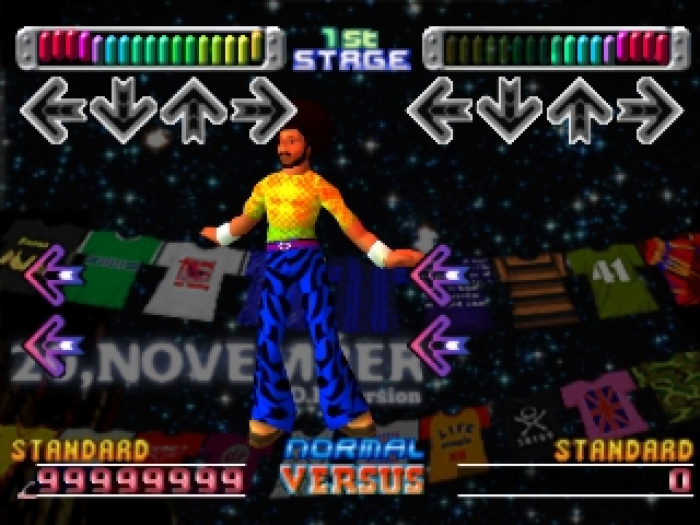700x525 pixels.
Task: Select player one's gray up receptor arrow
Action: [193, 110]
